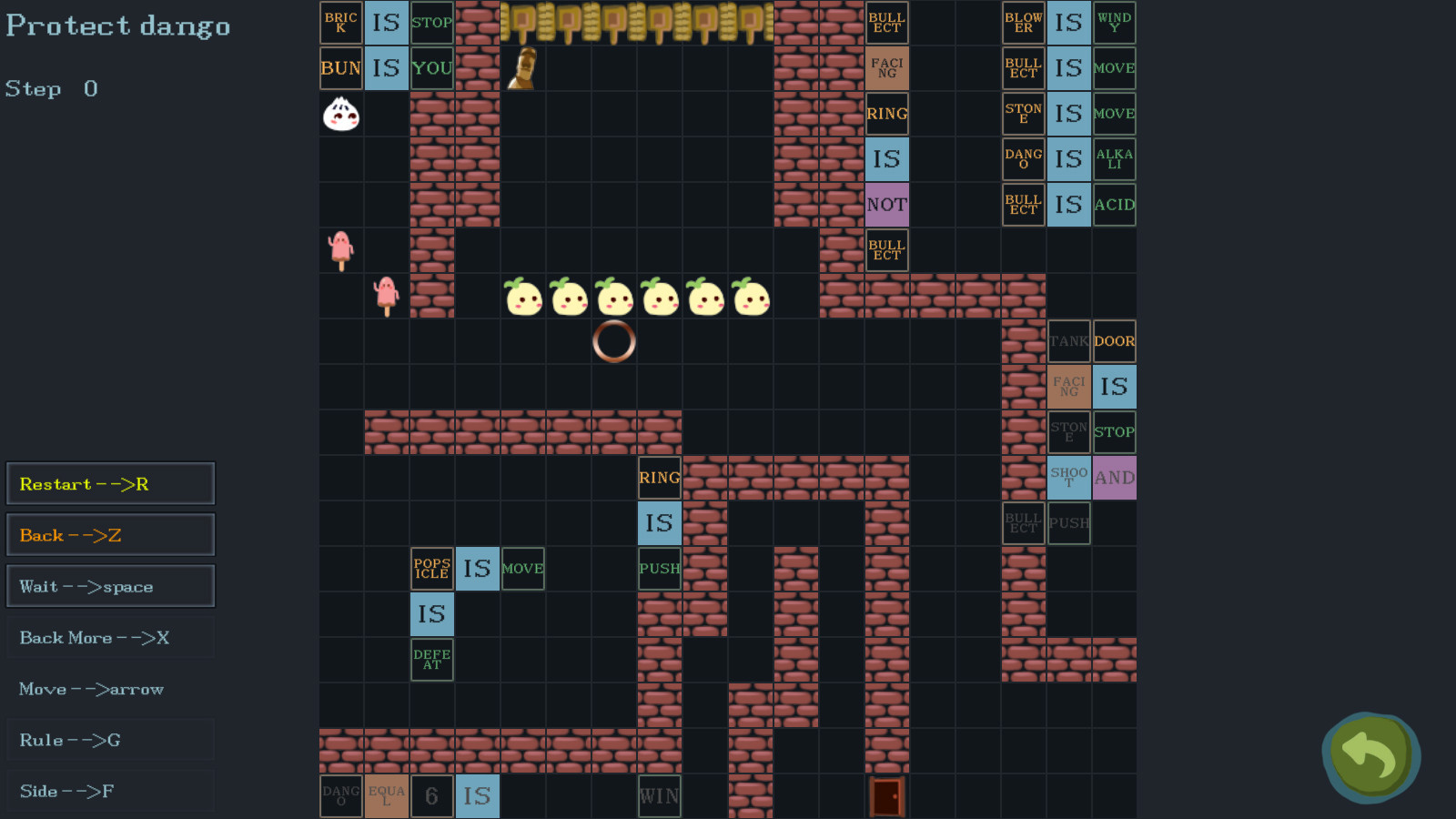The image size is (1456, 819).
Task: Click the leftmost dango dumpling sprite
Action: [x=522, y=297]
